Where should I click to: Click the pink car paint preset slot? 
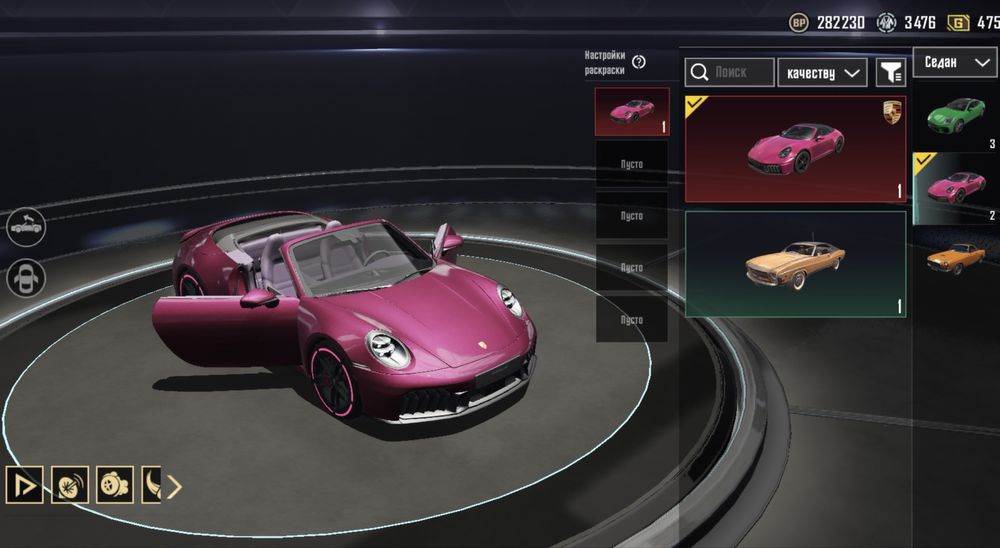[x=632, y=111]
